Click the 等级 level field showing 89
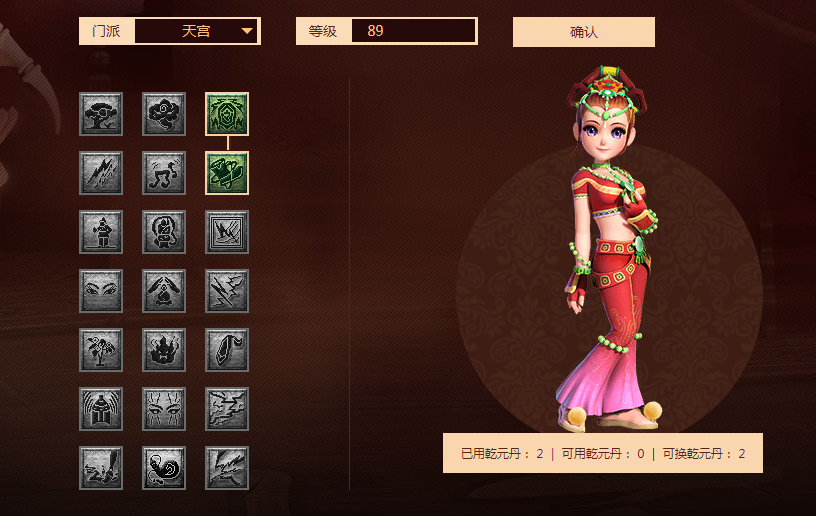 (x=413, y=31)
